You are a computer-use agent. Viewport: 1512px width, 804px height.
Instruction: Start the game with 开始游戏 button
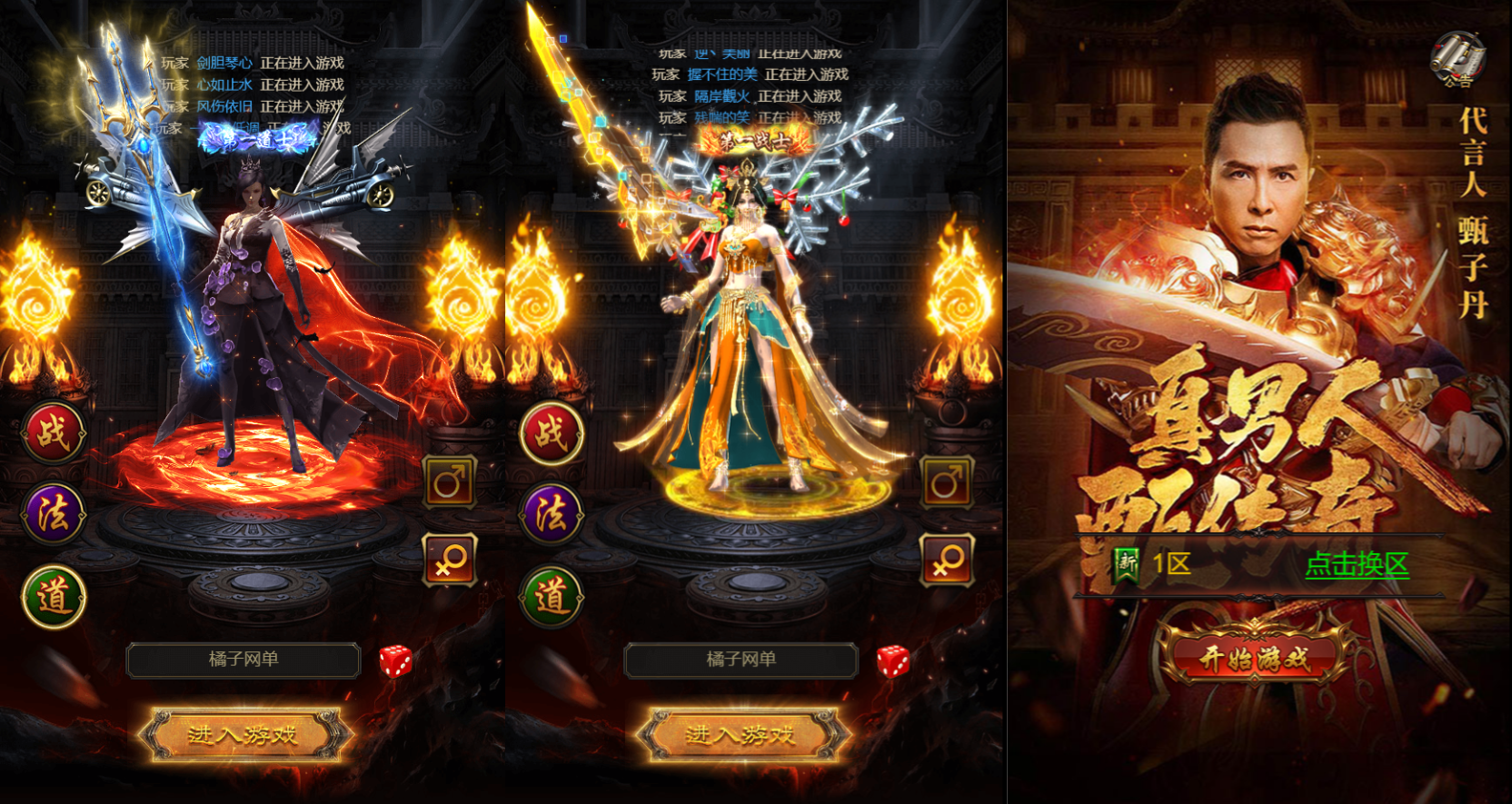[x=1254, y=656]
